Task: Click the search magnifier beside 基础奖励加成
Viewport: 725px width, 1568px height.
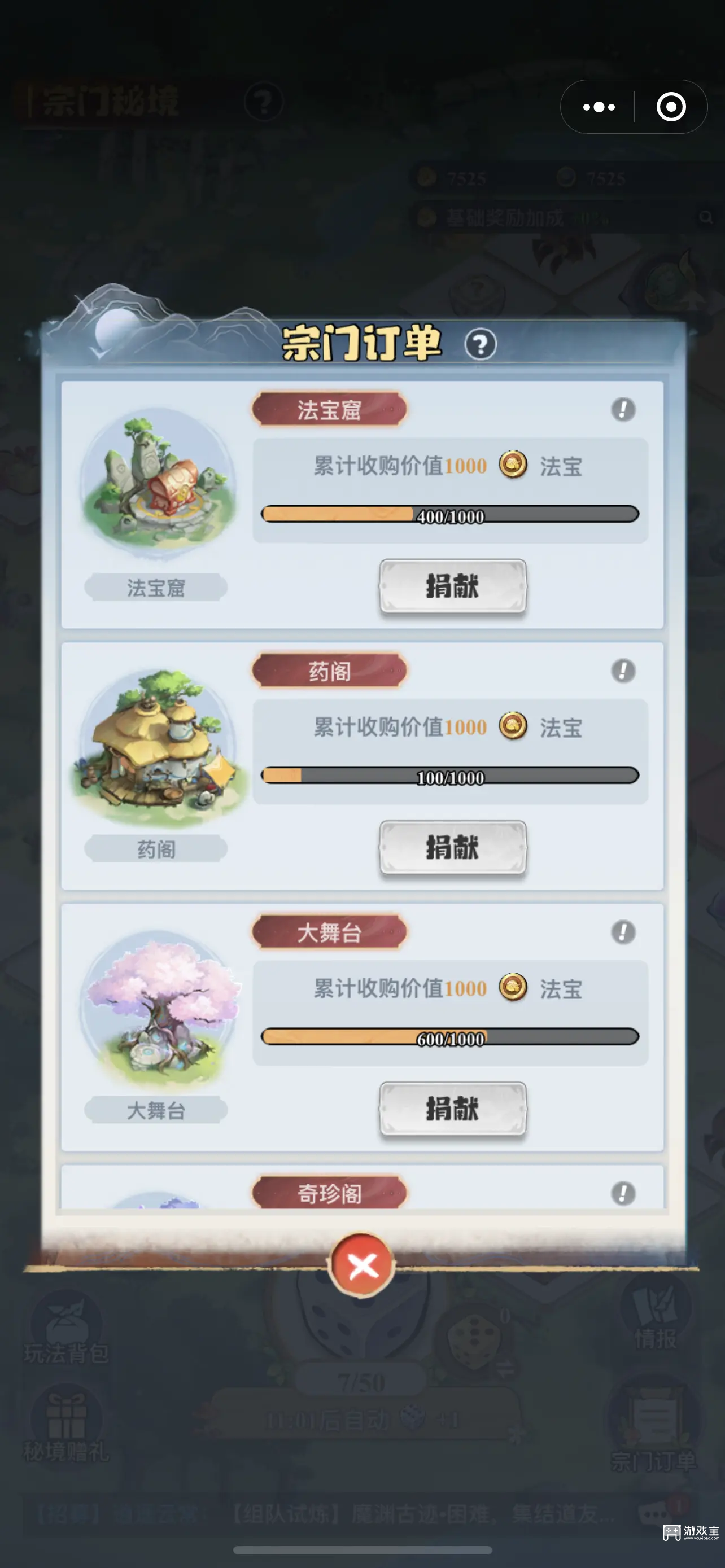Action: click(x=706, y=217)
